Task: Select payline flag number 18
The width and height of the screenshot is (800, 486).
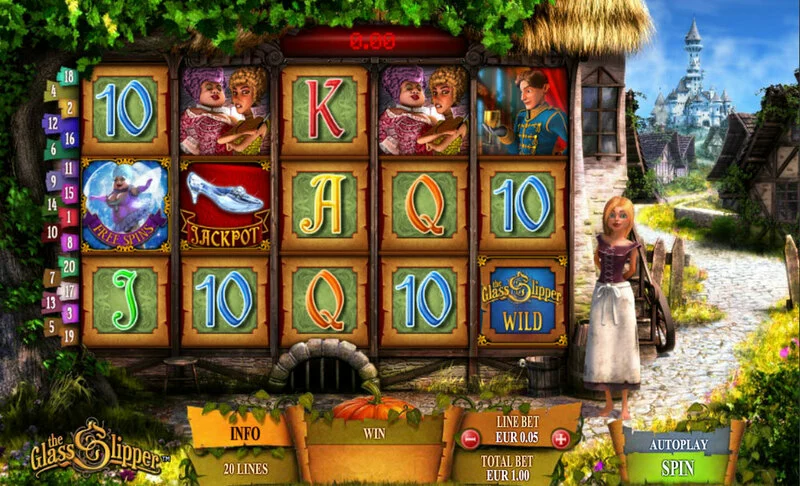Action: [69, 75]
